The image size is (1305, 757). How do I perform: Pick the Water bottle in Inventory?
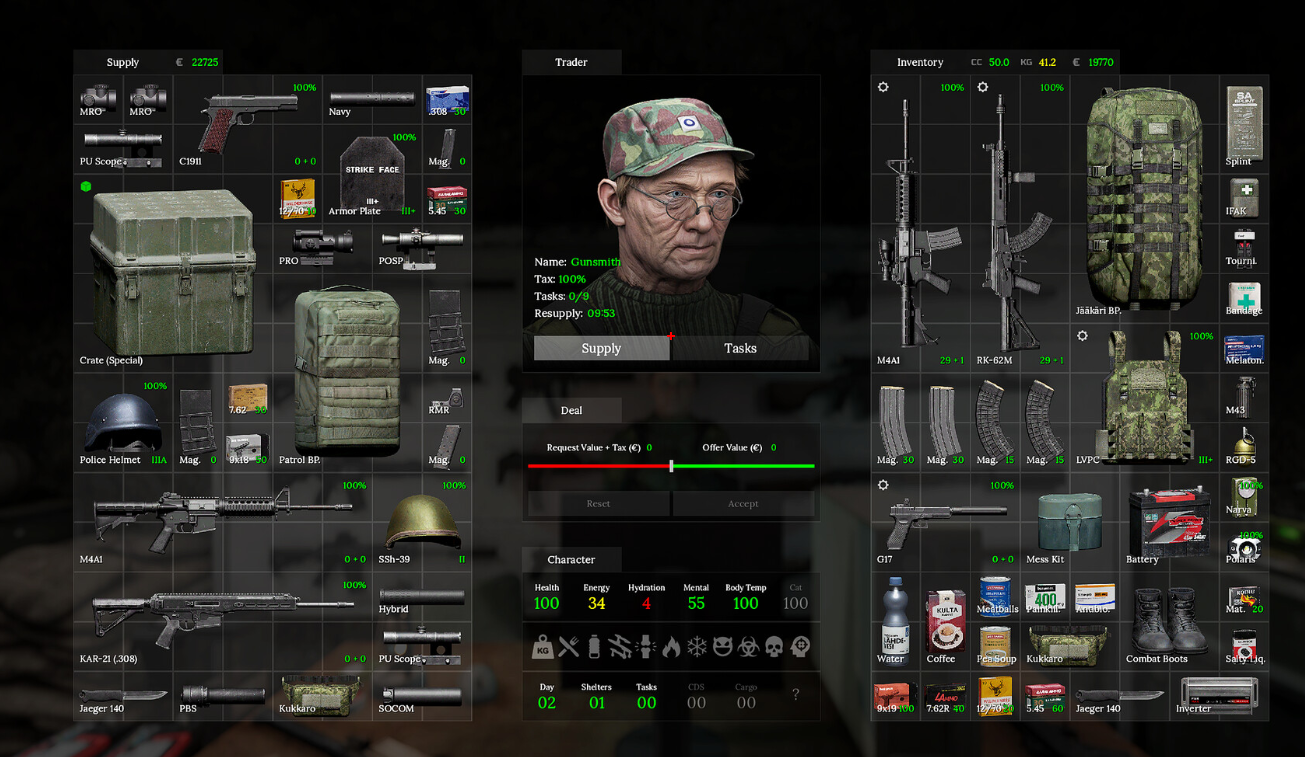coord(893,620)
